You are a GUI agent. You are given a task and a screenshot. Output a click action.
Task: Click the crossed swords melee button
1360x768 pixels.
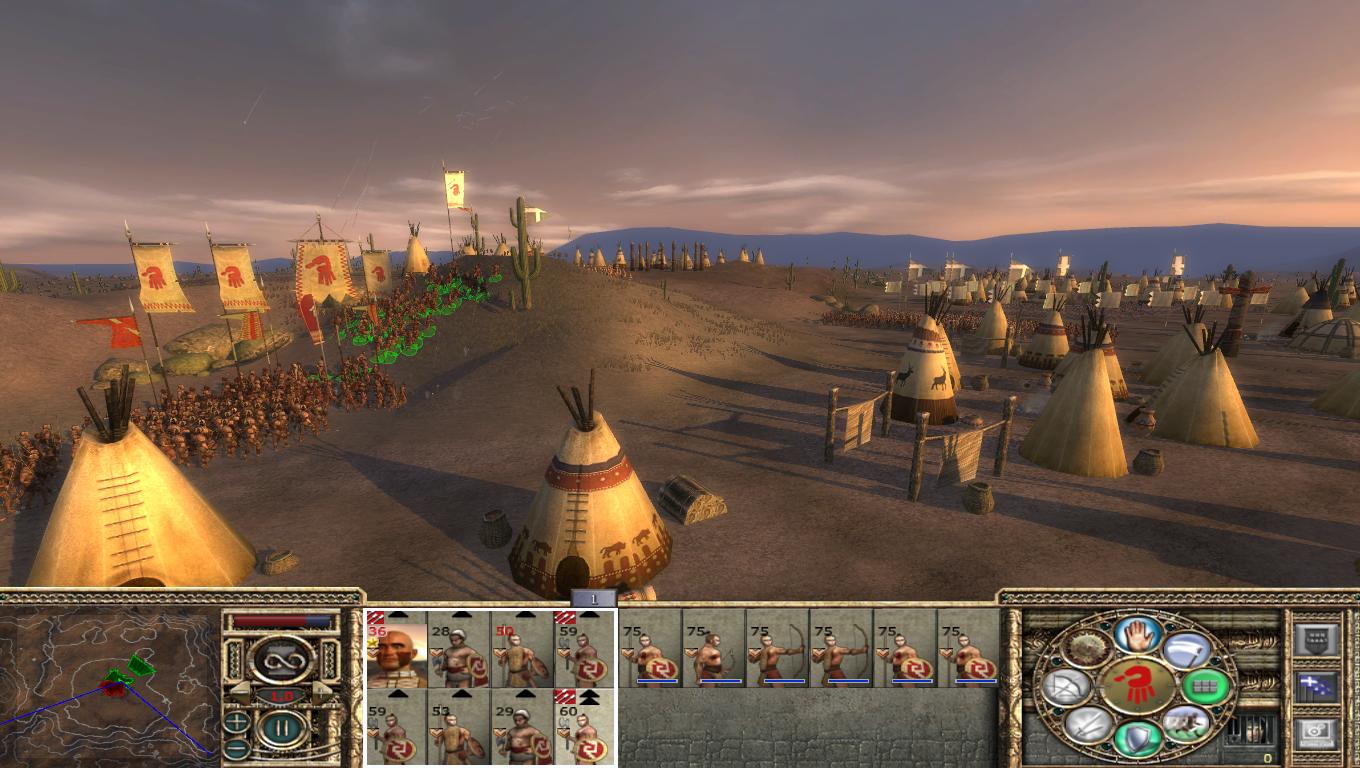pos(1088,725)
